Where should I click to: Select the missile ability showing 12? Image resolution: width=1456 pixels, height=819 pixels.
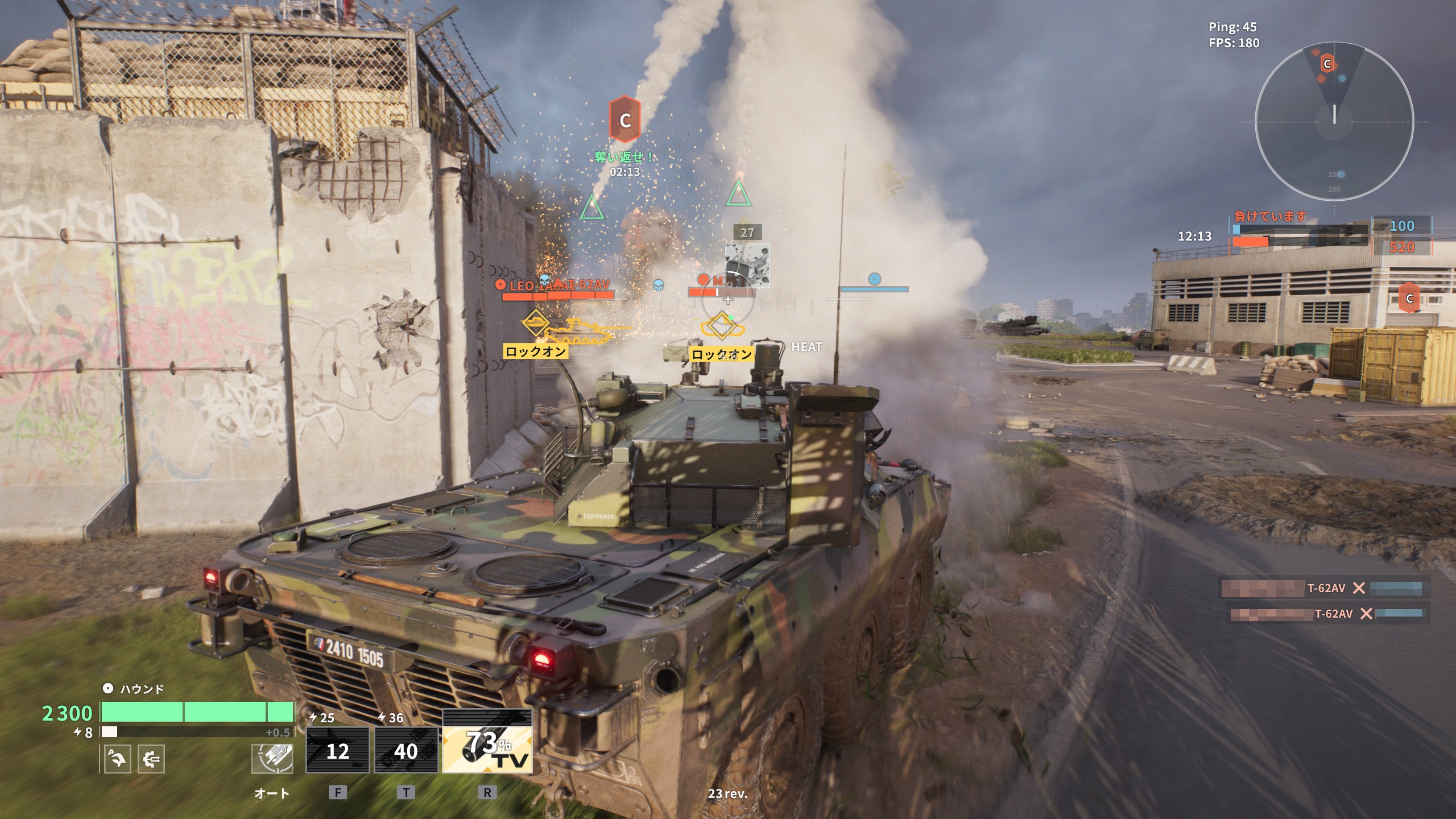pyautogui.click(x=337, y=750)
